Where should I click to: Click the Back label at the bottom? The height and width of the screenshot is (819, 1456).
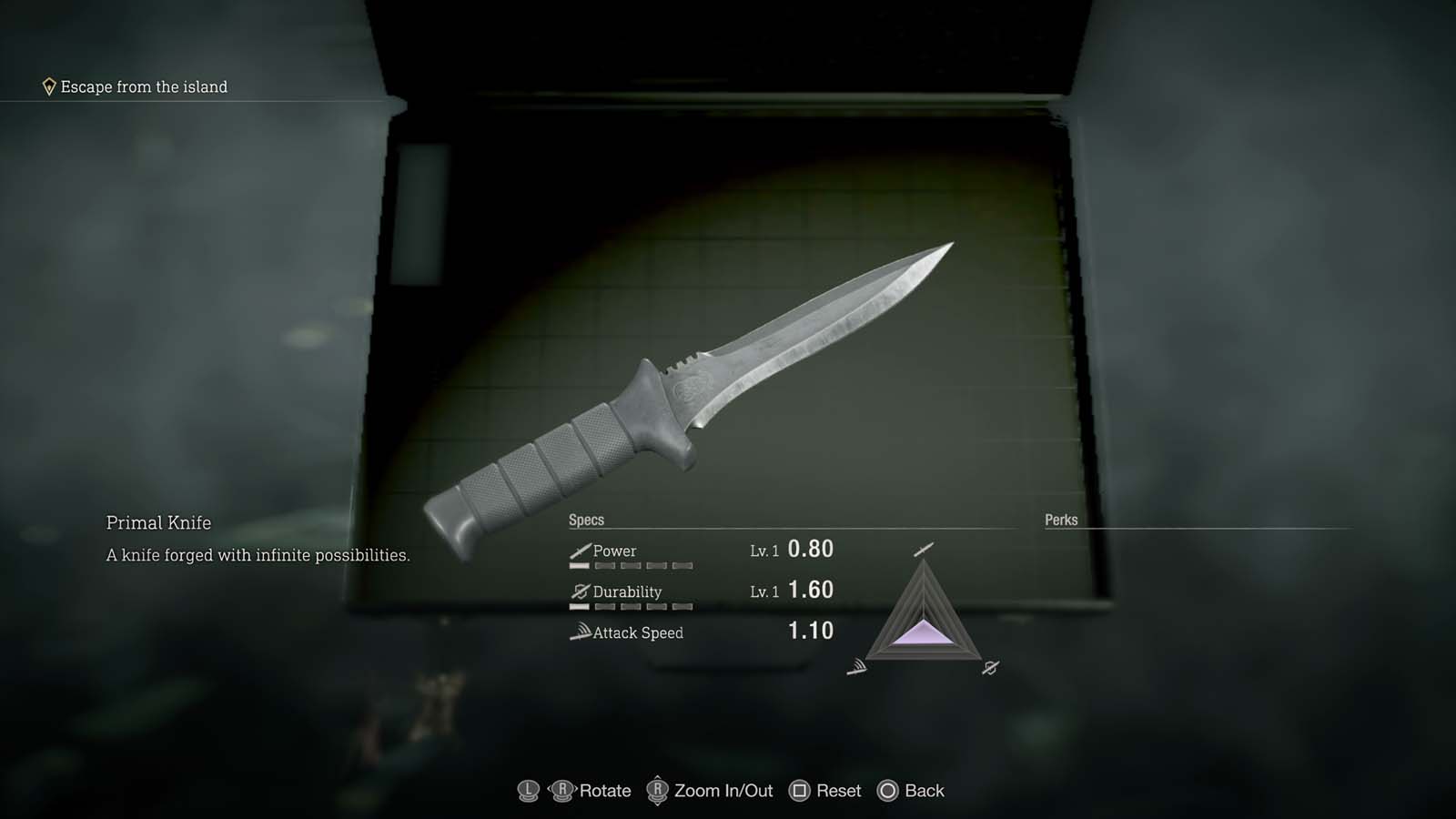[925, 791]
